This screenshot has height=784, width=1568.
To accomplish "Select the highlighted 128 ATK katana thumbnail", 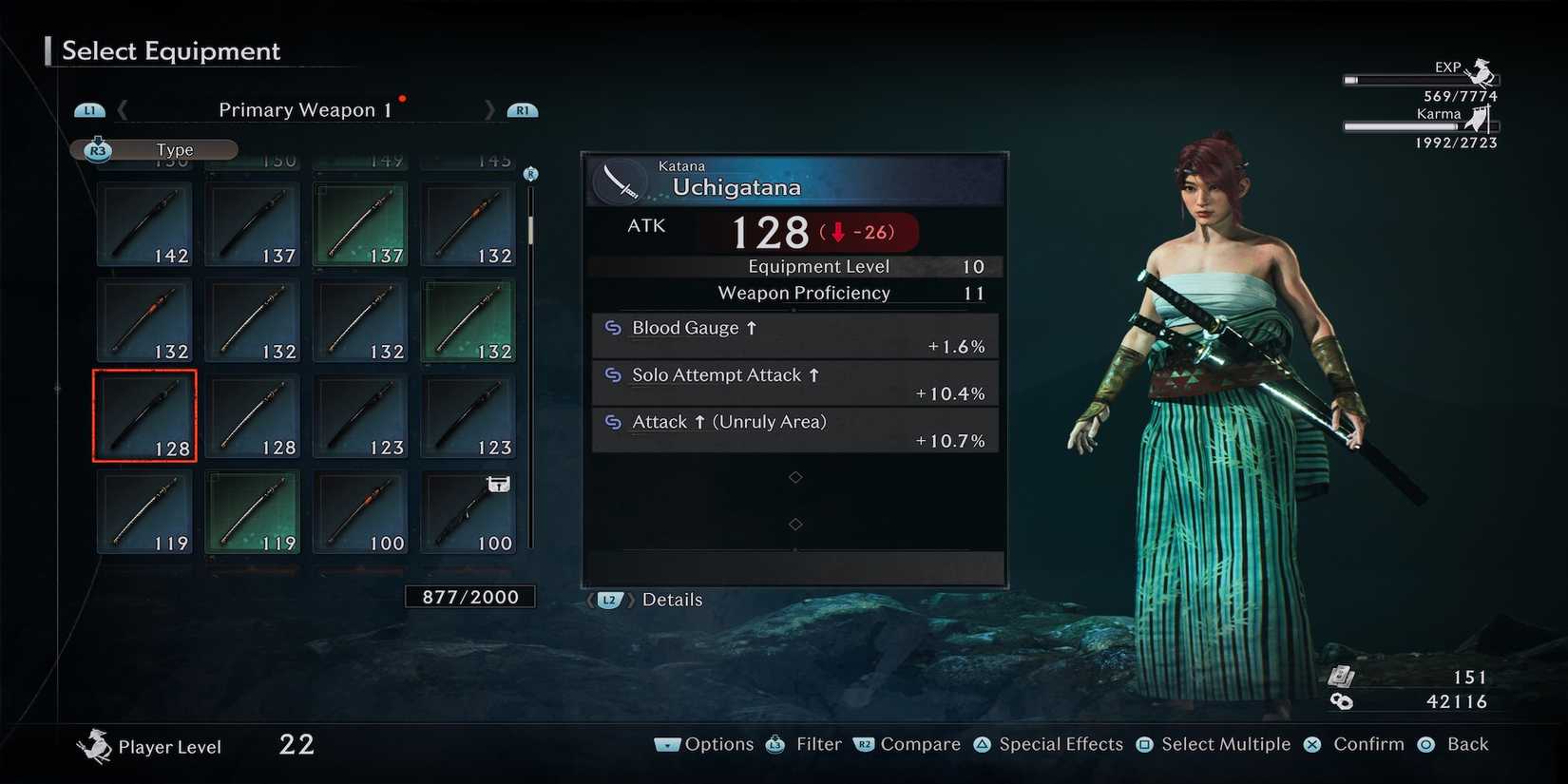I will 143,415.
